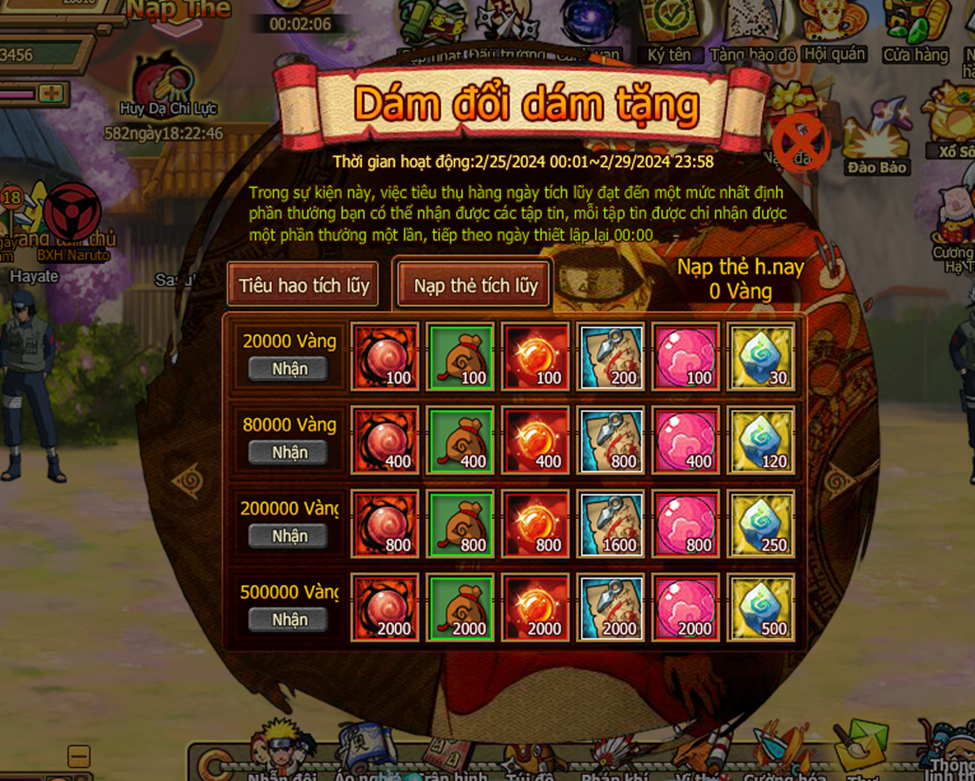Open the Đào Bảo icon
Image resolution: width=975 pixels, height=781 pixels.
pos(877,143)
